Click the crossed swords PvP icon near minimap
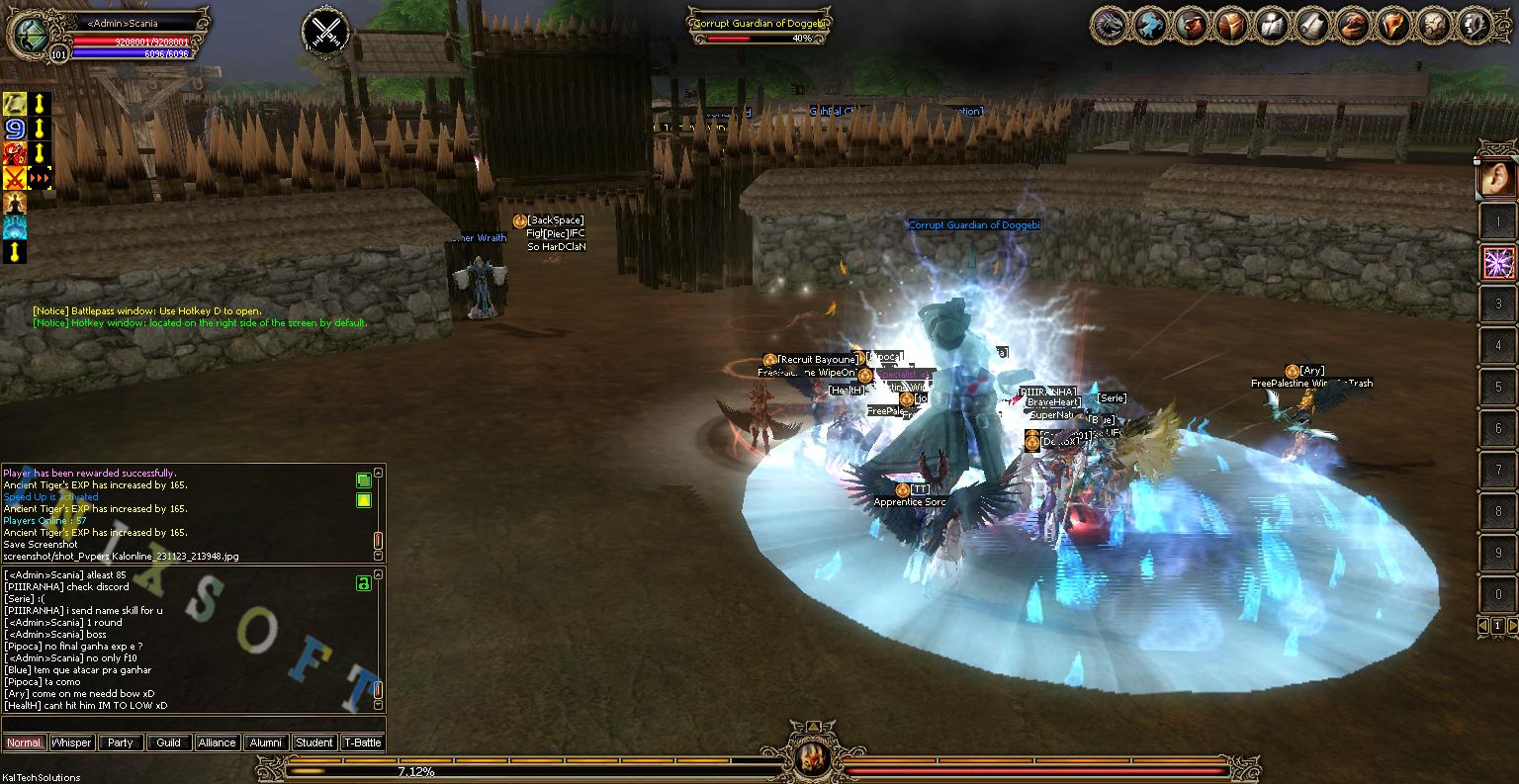The height and width of the screenshot is (784, 1519). (326, 30)
